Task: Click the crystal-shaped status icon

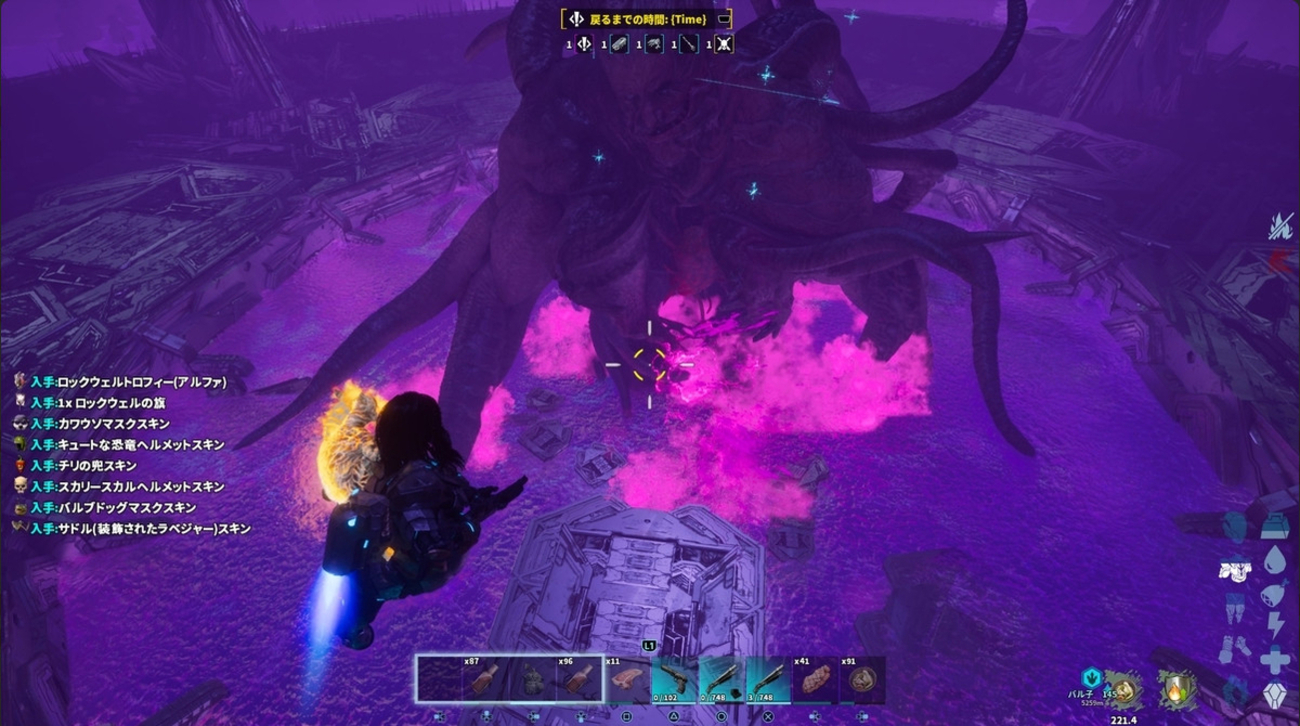Action: tap(1274, 694)
